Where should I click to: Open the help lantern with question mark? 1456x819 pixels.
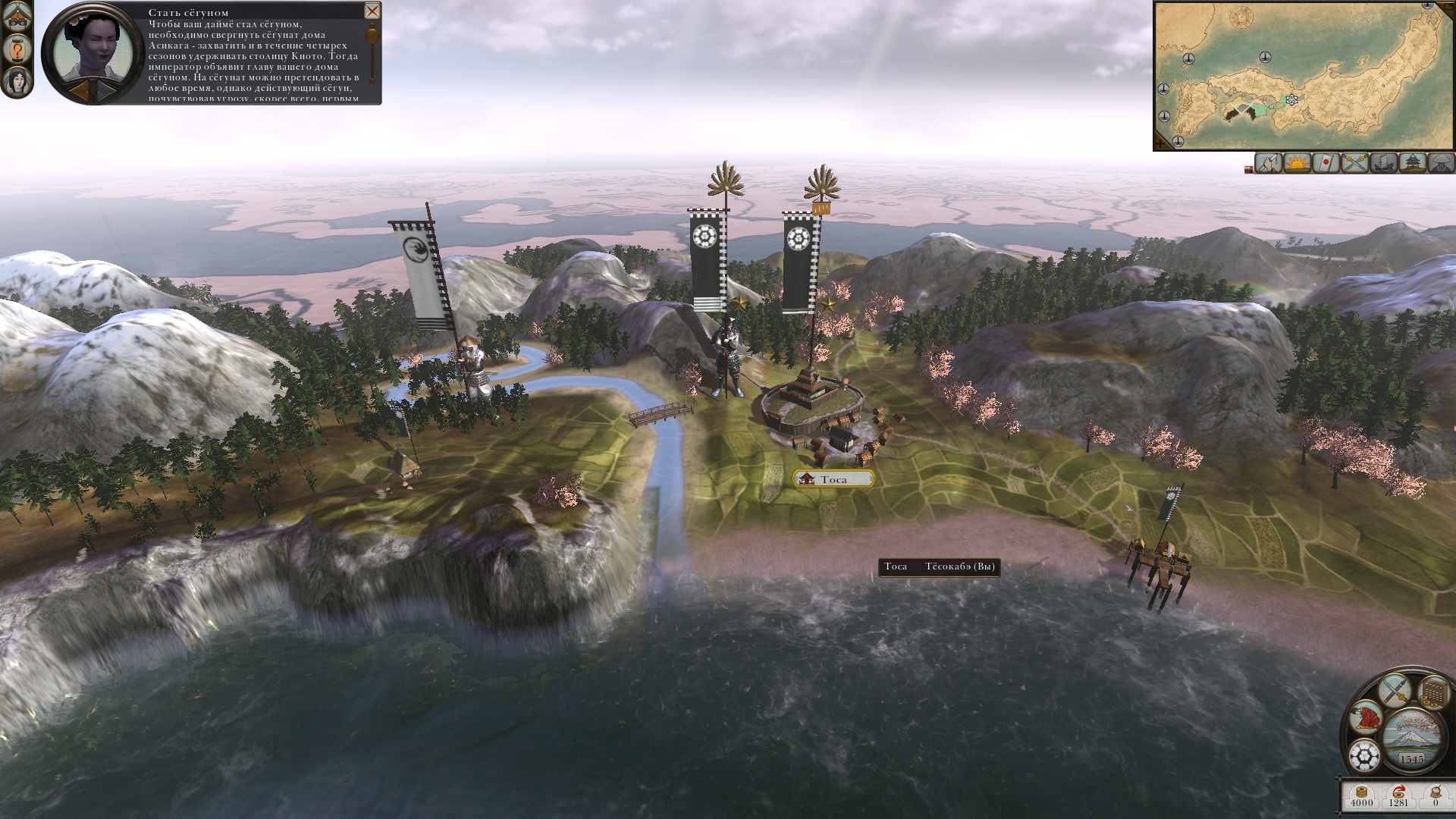tap(16, 49)
